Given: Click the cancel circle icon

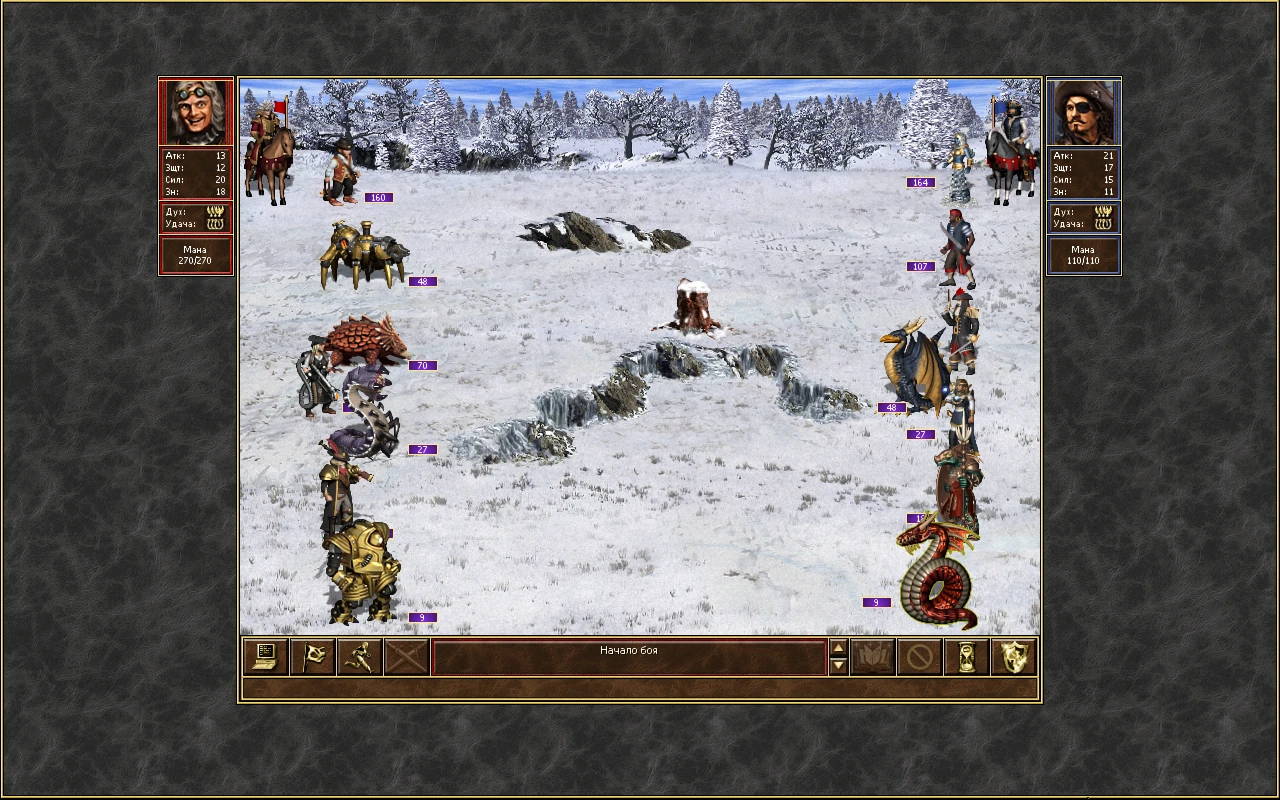Looking at the screenshot, I should 920,657.
